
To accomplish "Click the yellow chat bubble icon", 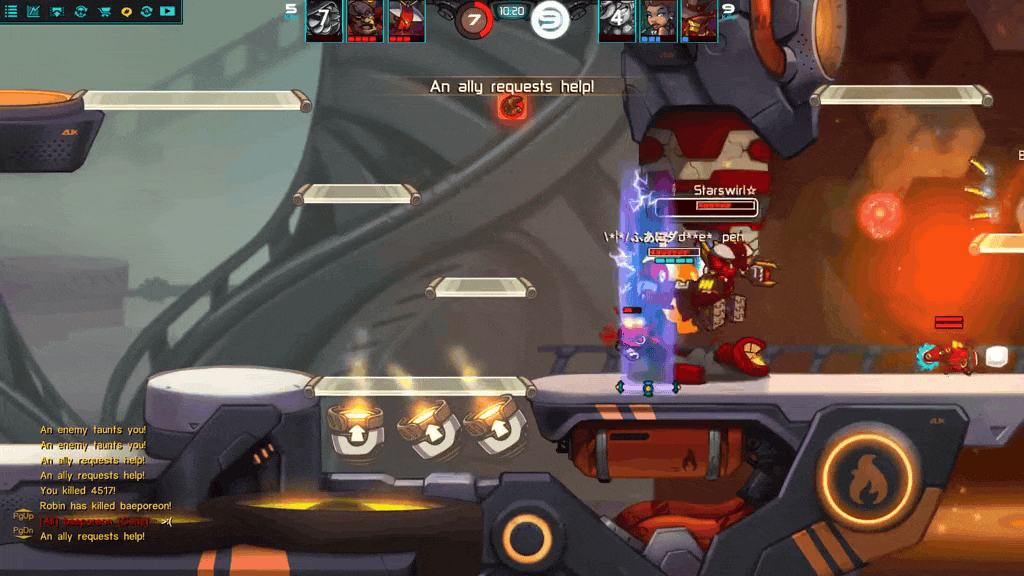I will coord(127,12).
